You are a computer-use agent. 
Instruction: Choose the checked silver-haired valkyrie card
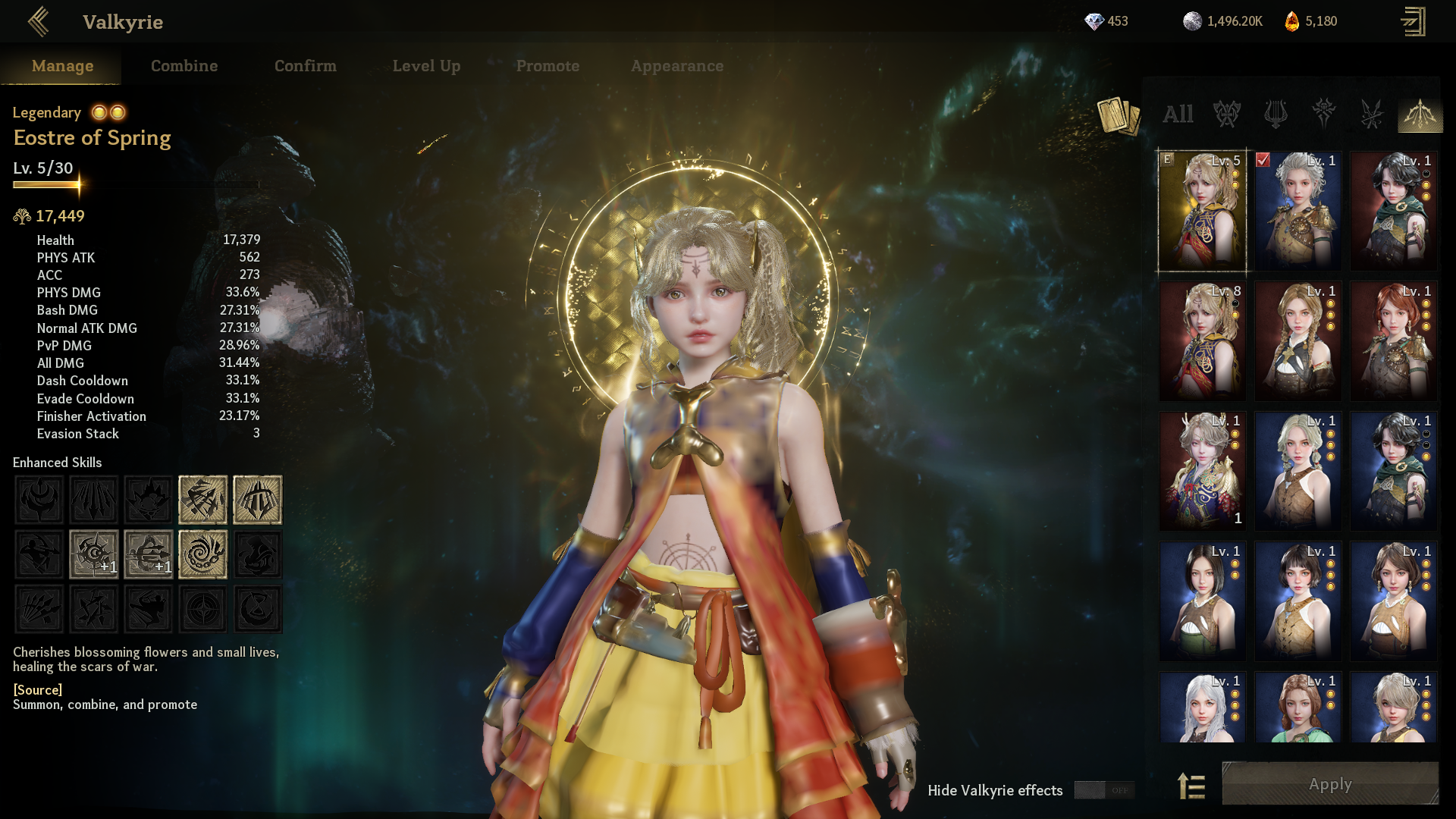pos(1298,211)
